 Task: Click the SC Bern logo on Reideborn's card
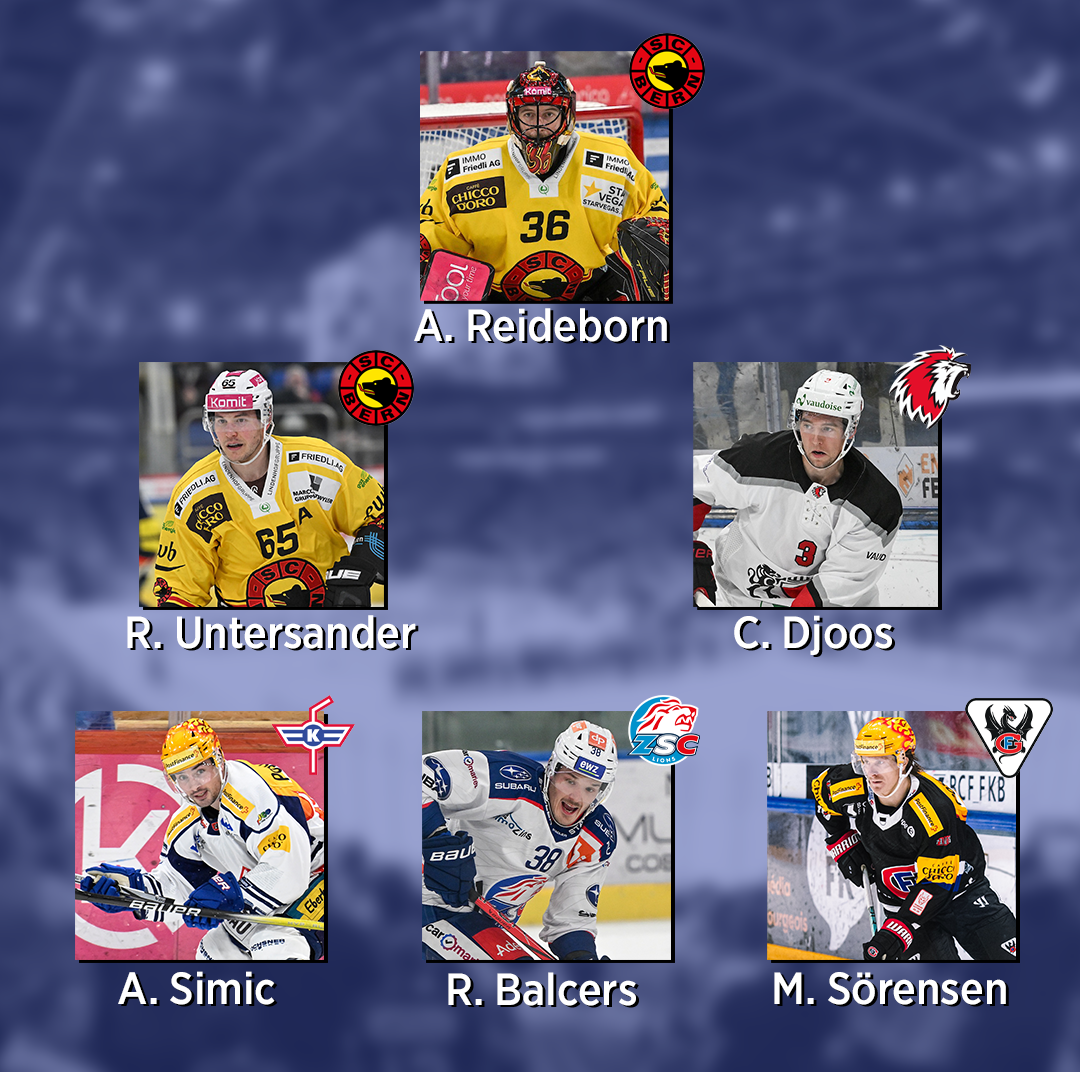click(x=667, y=70)
